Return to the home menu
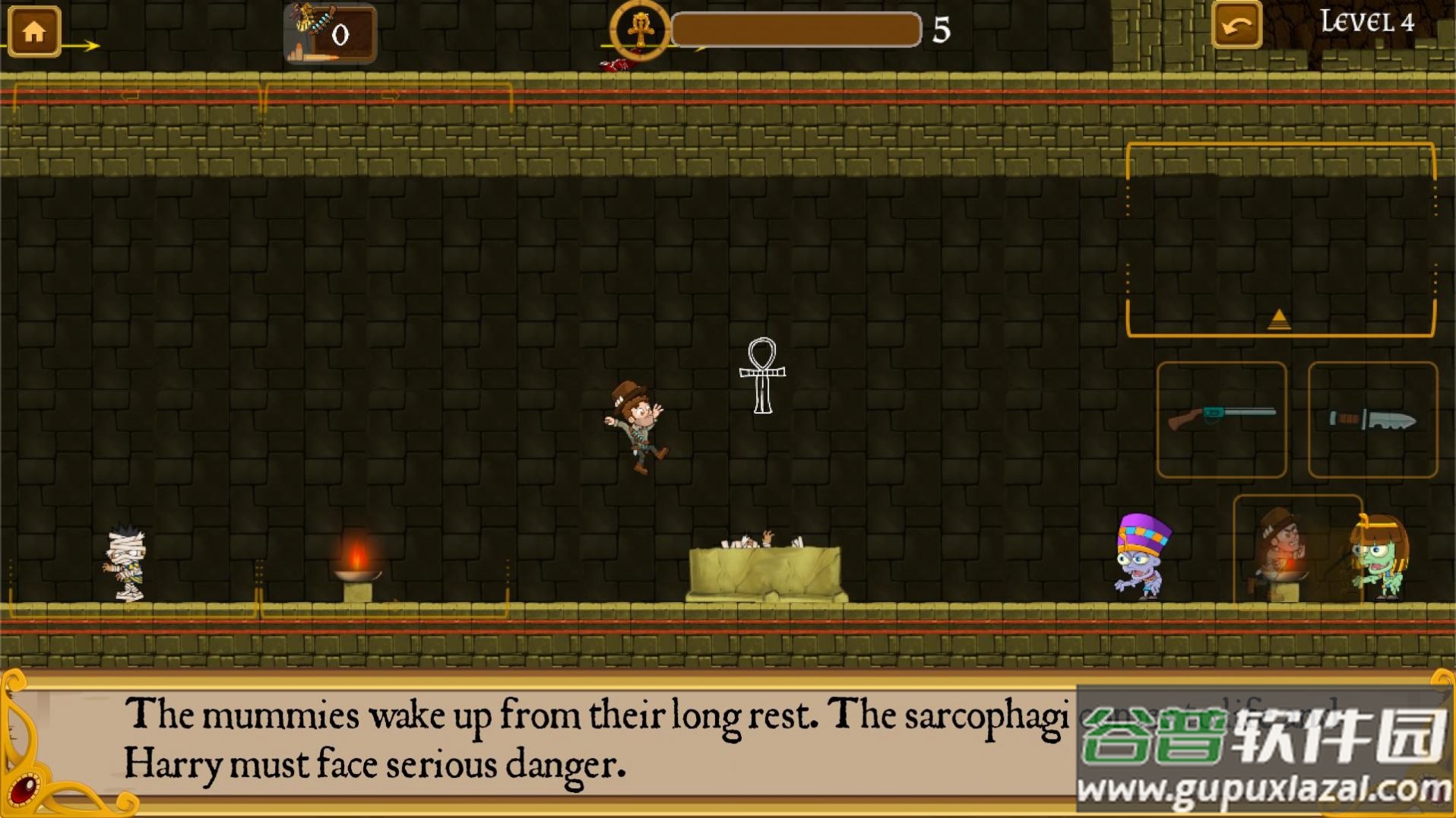The height and width of the screenshot is (818, 1456). pyautogui.click(x=34, y=31)
